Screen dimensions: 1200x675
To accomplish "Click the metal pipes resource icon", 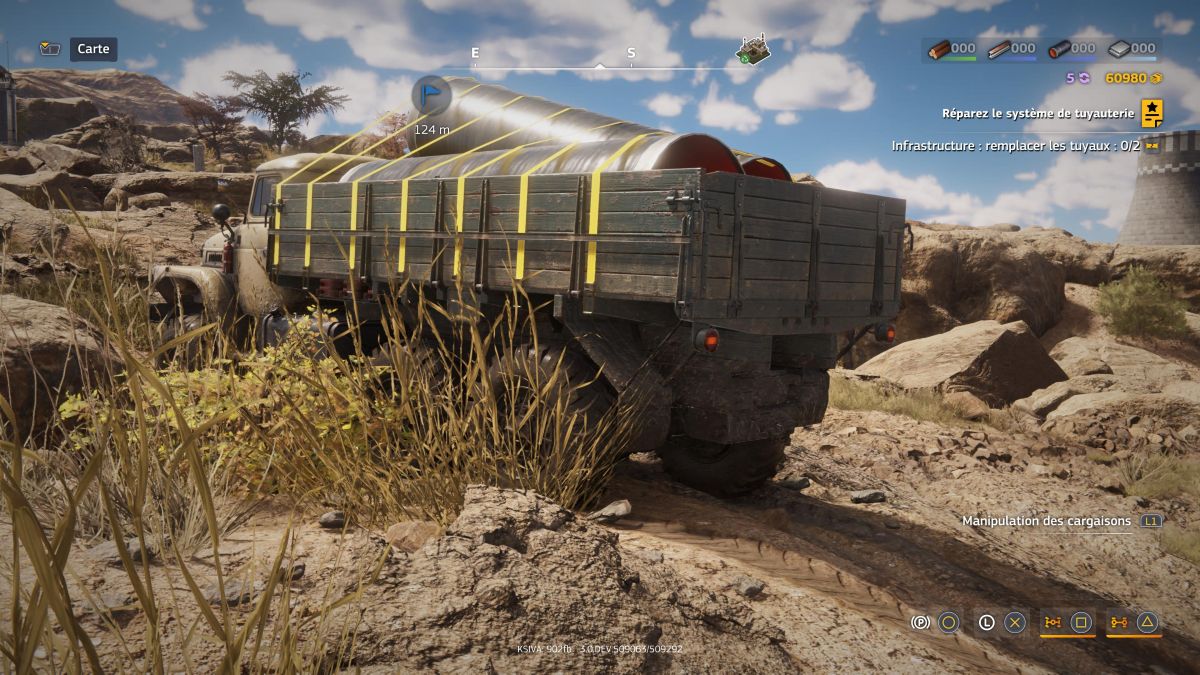I will point(1059,48).
